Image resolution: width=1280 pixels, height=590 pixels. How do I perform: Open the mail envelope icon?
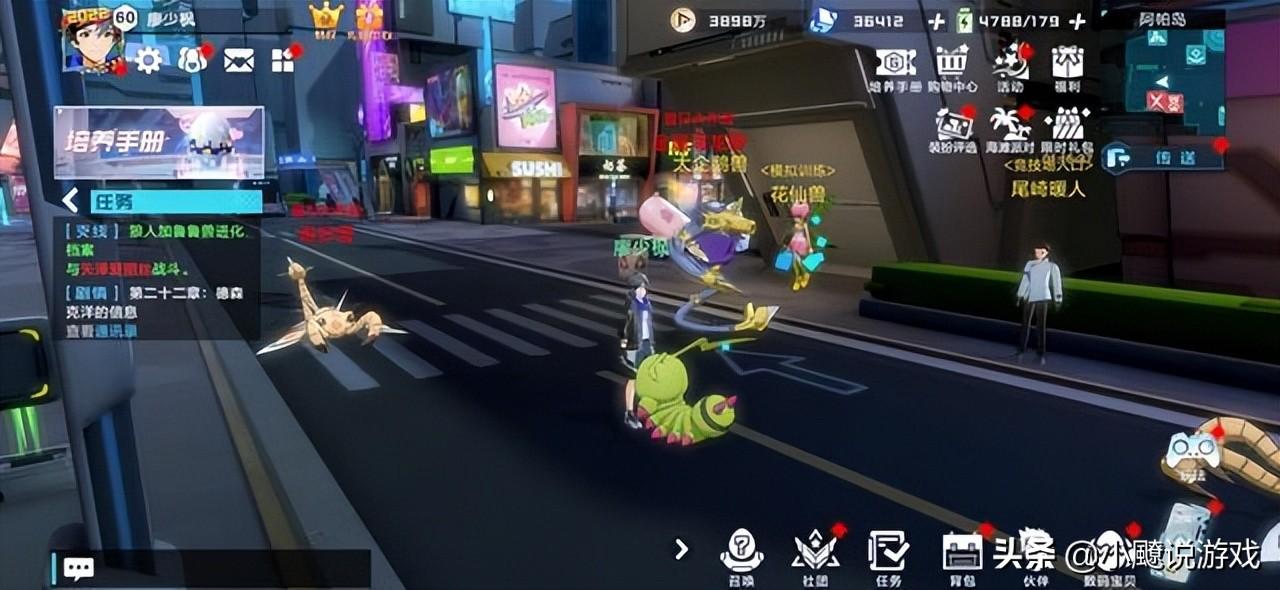[x=238, y=61]
